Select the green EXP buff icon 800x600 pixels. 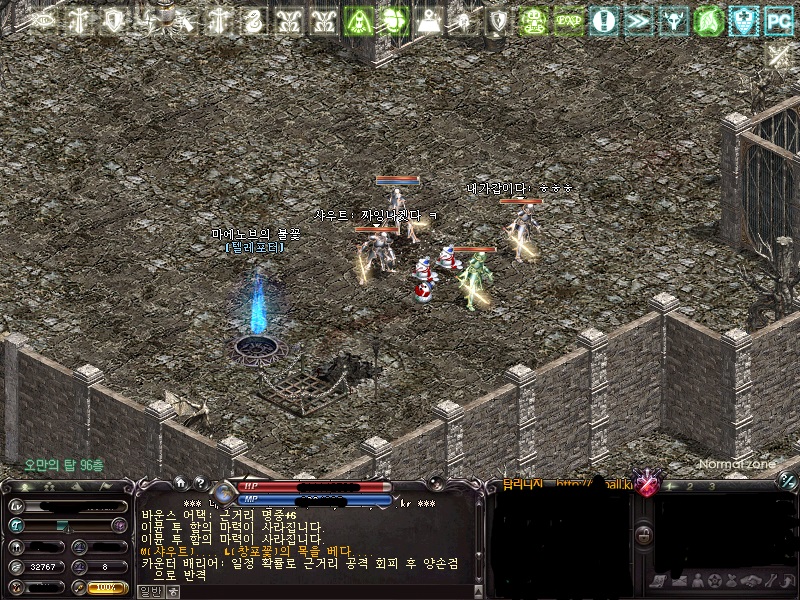tap(569, 19)
